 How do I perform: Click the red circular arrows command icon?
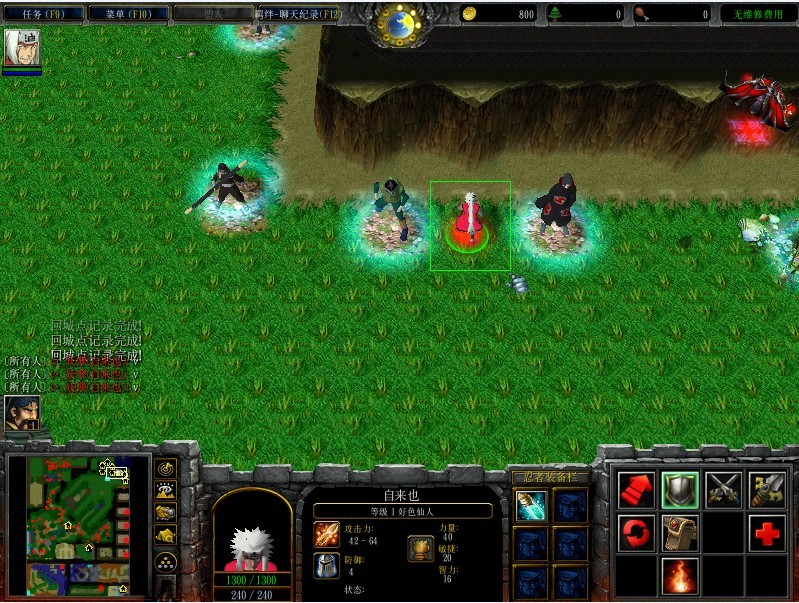[x=636, y=533]
